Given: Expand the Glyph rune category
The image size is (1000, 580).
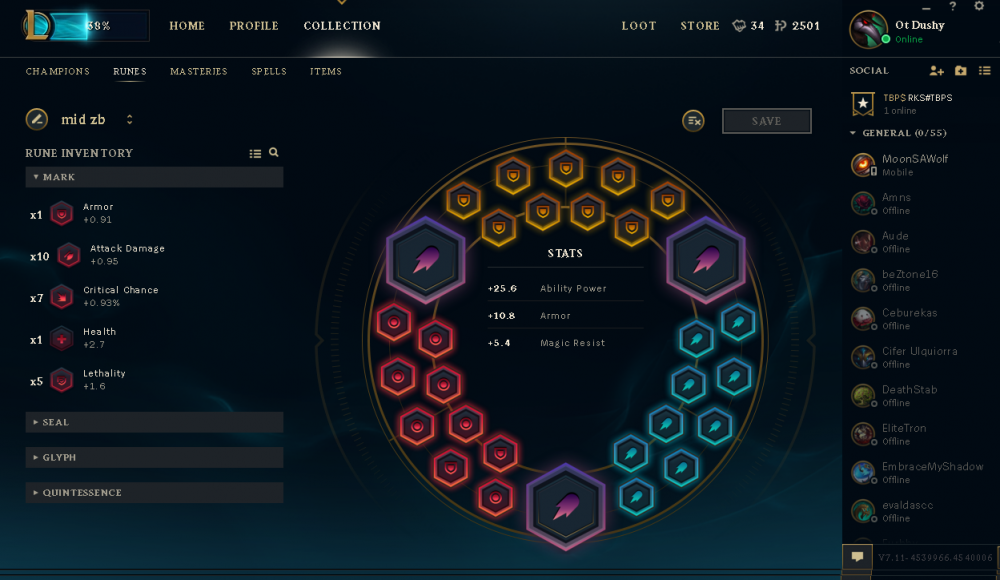Looking at the screenshot, I should [154, 457].
